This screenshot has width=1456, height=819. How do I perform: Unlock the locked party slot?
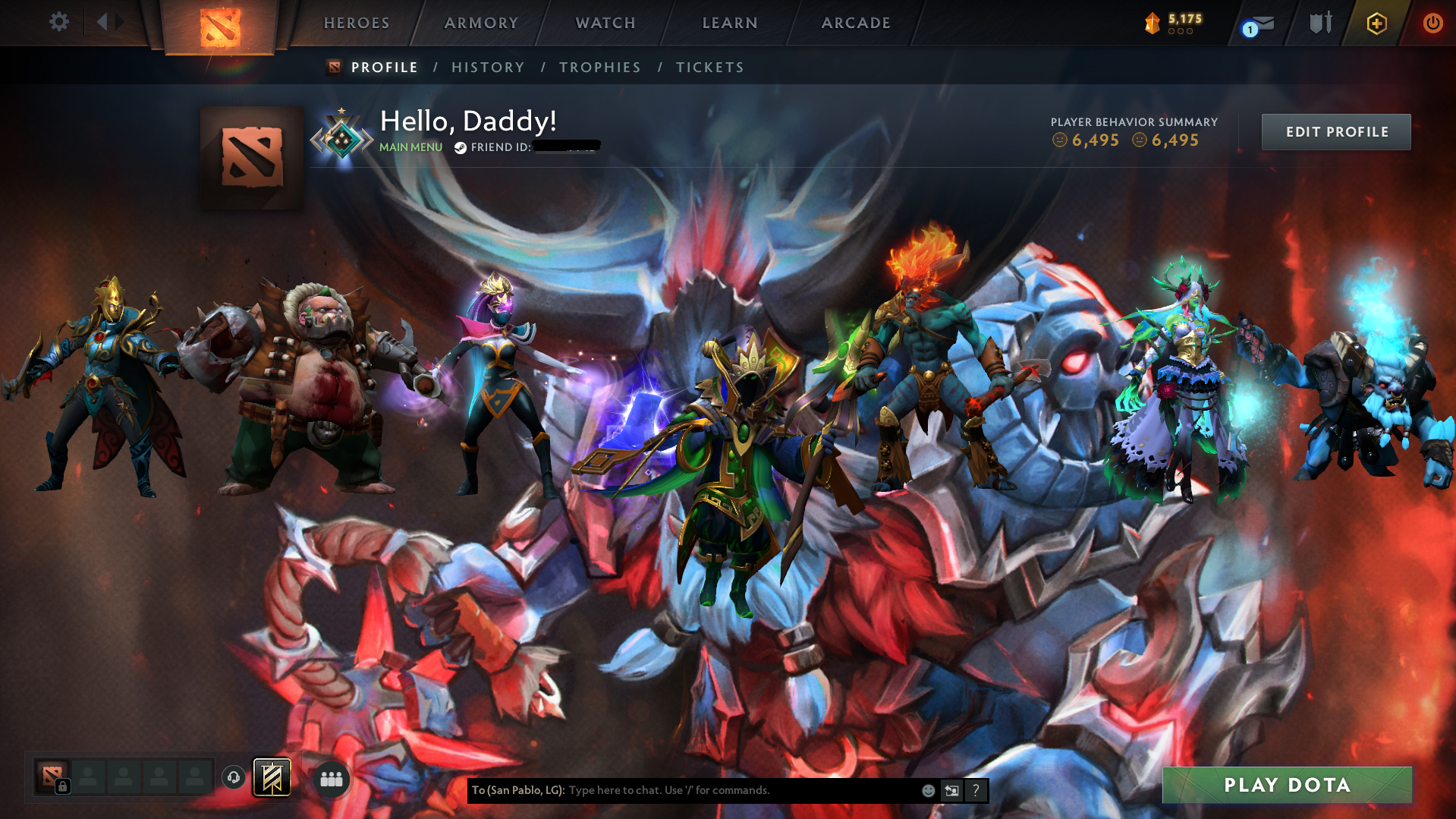coord(63,786)
